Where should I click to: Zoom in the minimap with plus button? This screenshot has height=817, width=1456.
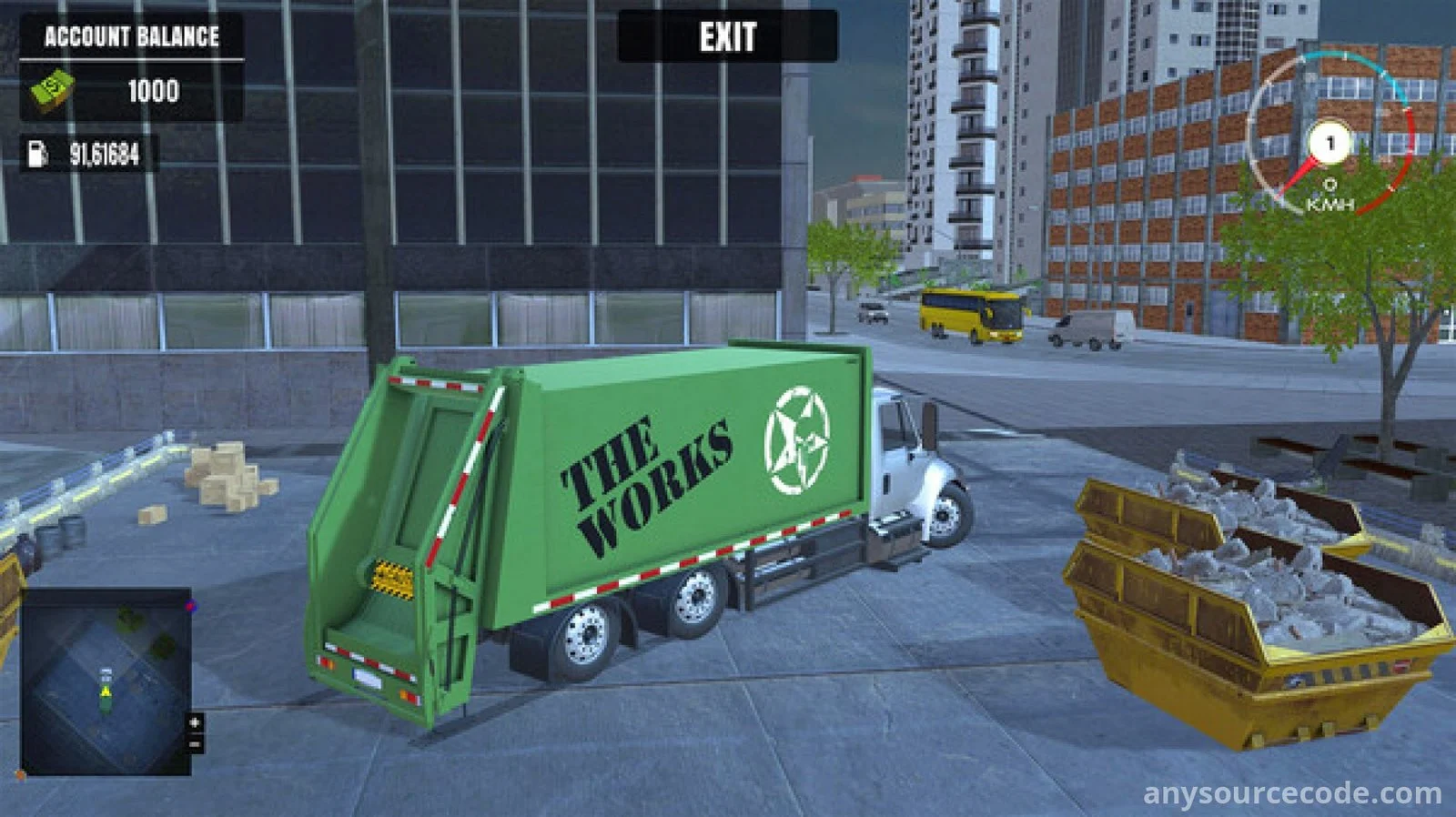click(x=195, y=722)
